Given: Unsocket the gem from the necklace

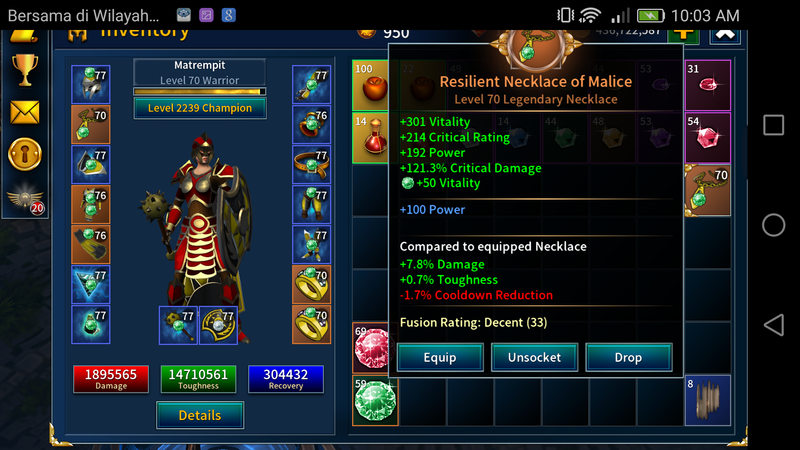Looking at the screenshot, I should pyautogui.click(x=534, y=357).
